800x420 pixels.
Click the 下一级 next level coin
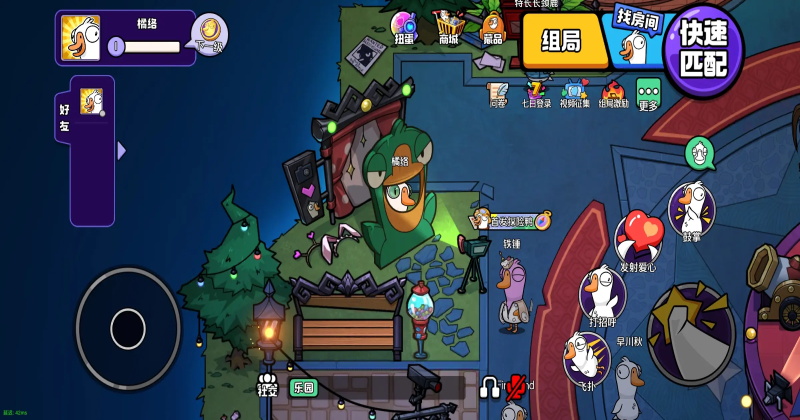tap(208, 34)
